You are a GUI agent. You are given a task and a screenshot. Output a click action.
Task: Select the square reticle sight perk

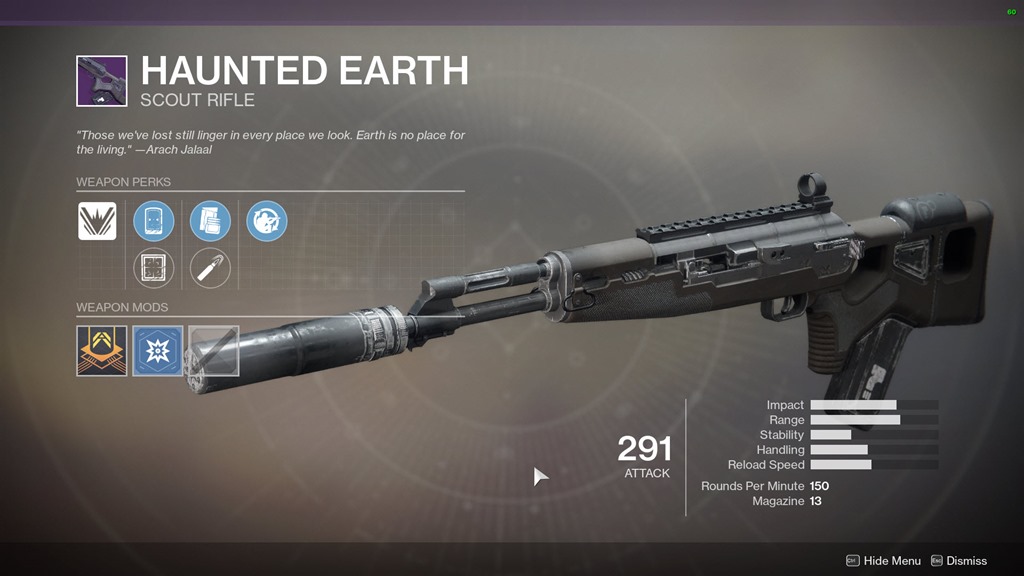click(154, 267)
